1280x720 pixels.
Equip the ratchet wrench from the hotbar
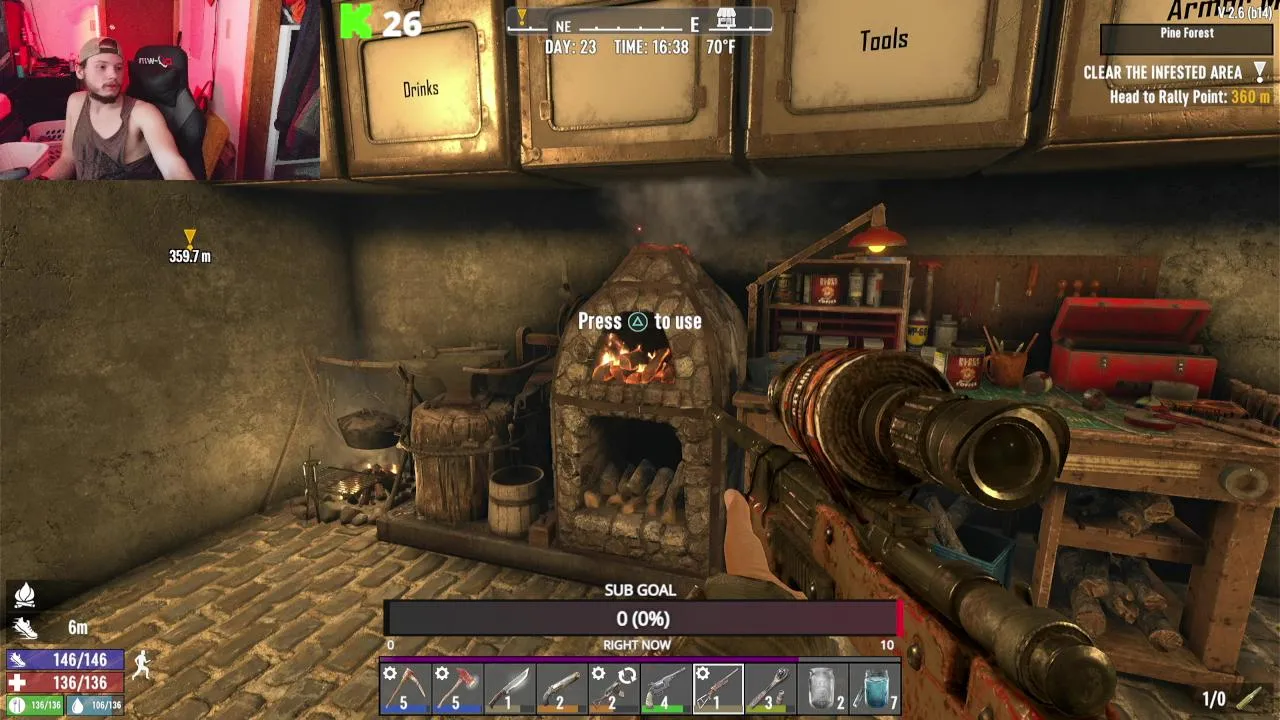770,689
